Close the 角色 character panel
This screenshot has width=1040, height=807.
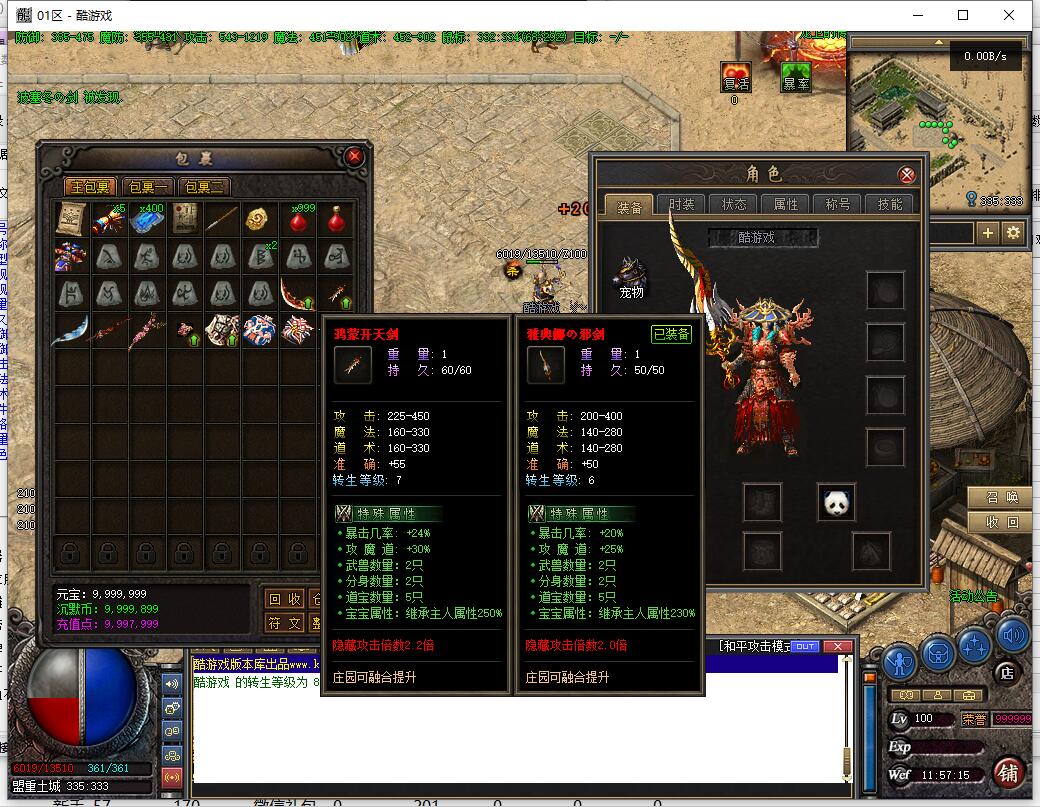907,175
